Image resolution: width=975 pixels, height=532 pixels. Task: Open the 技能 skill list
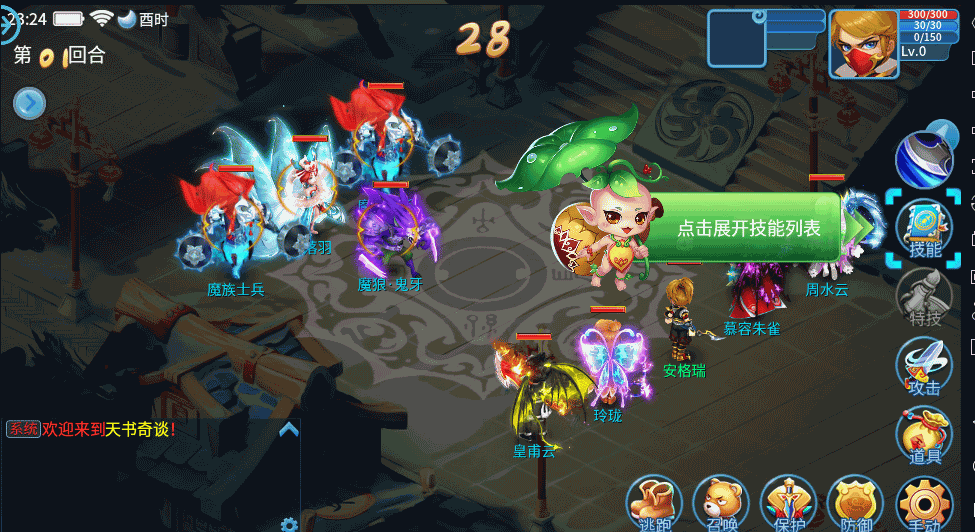[923, 229]
